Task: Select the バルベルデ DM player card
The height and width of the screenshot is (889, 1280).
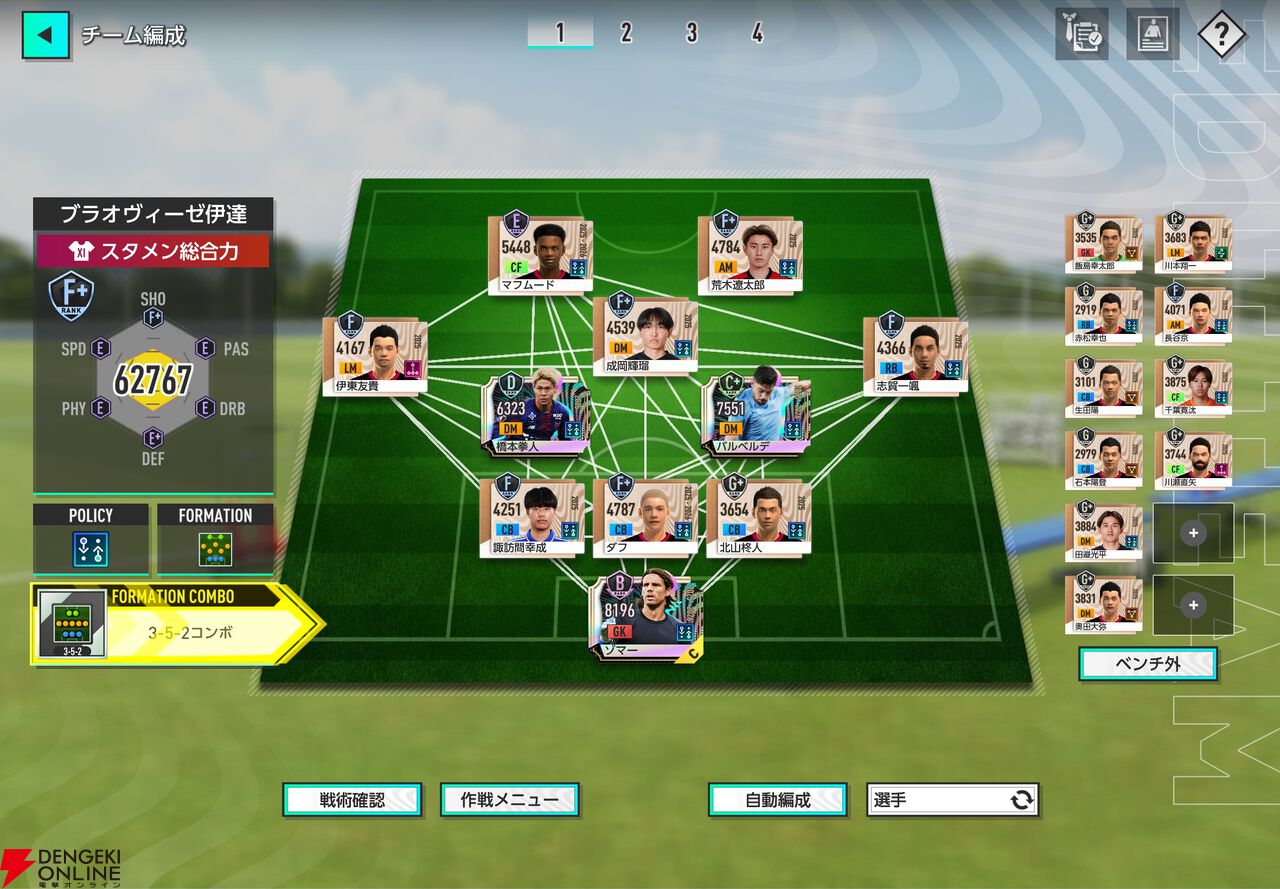Action: (x=755, y=414)
